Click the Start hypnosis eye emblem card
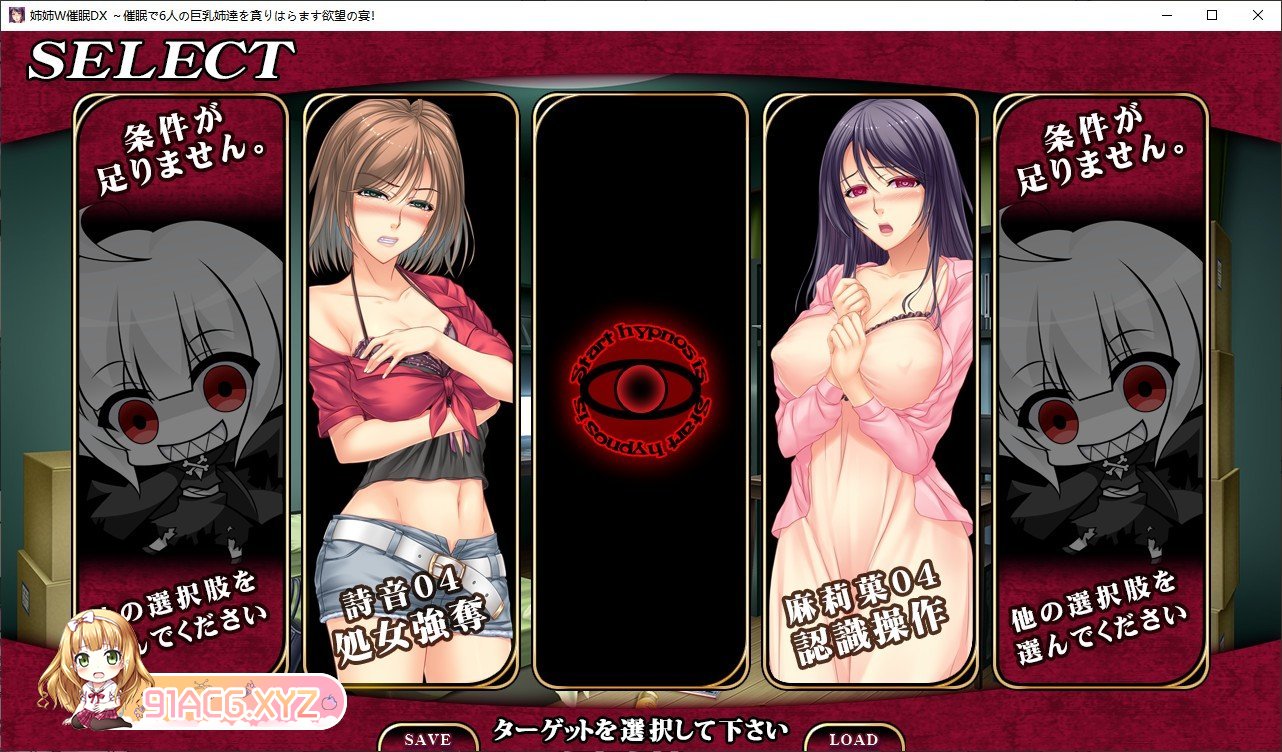Image resolution: width=1282 pixels, height=752 pixels. click(641, 390)
